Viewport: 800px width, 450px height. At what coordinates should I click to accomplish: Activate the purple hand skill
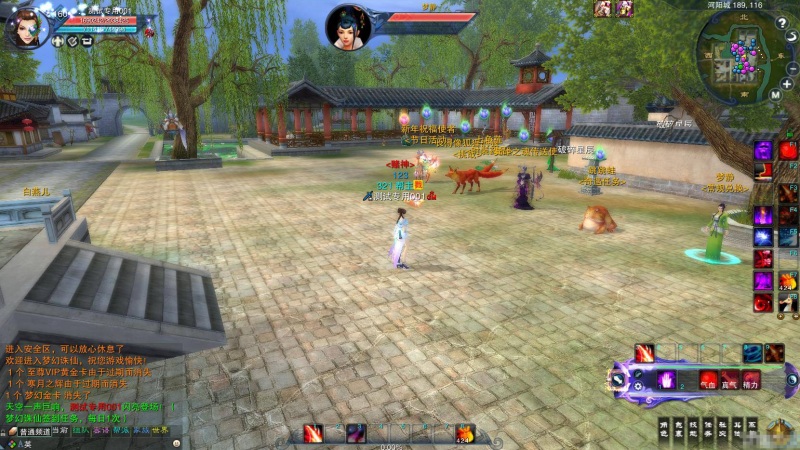pos(666,380)
